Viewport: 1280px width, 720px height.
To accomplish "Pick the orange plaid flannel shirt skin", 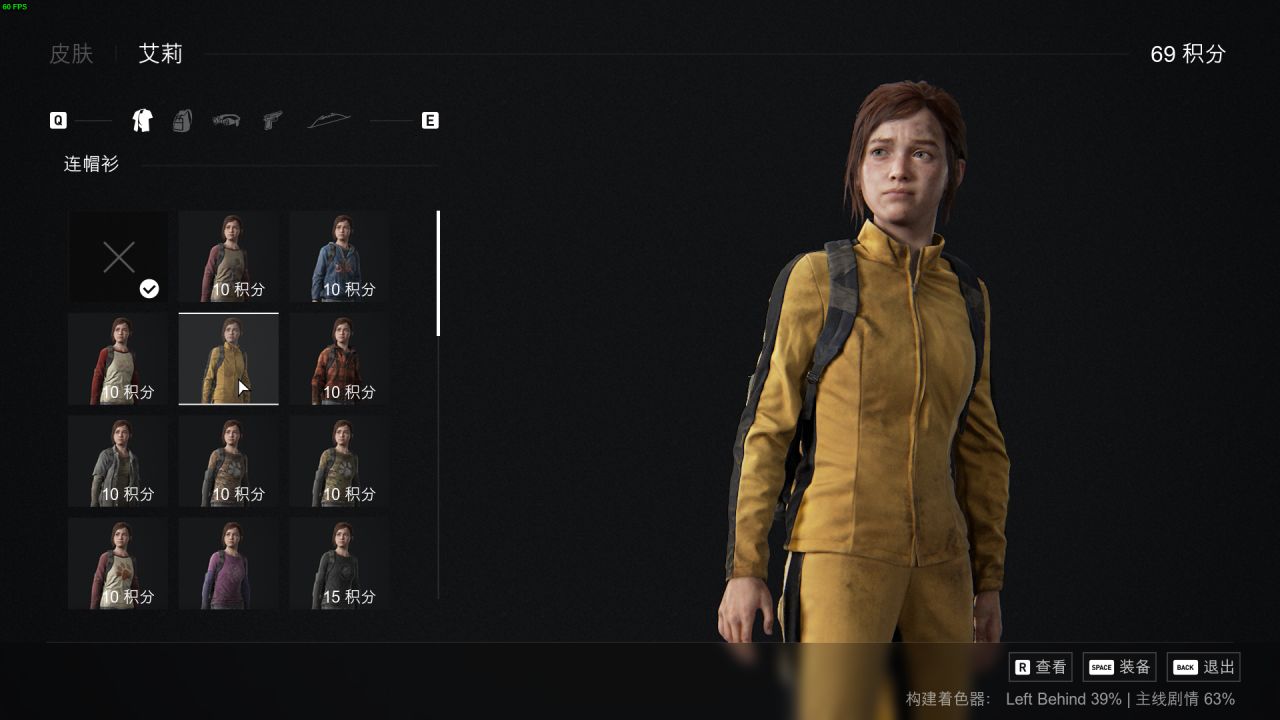I will tap(339, 359).
